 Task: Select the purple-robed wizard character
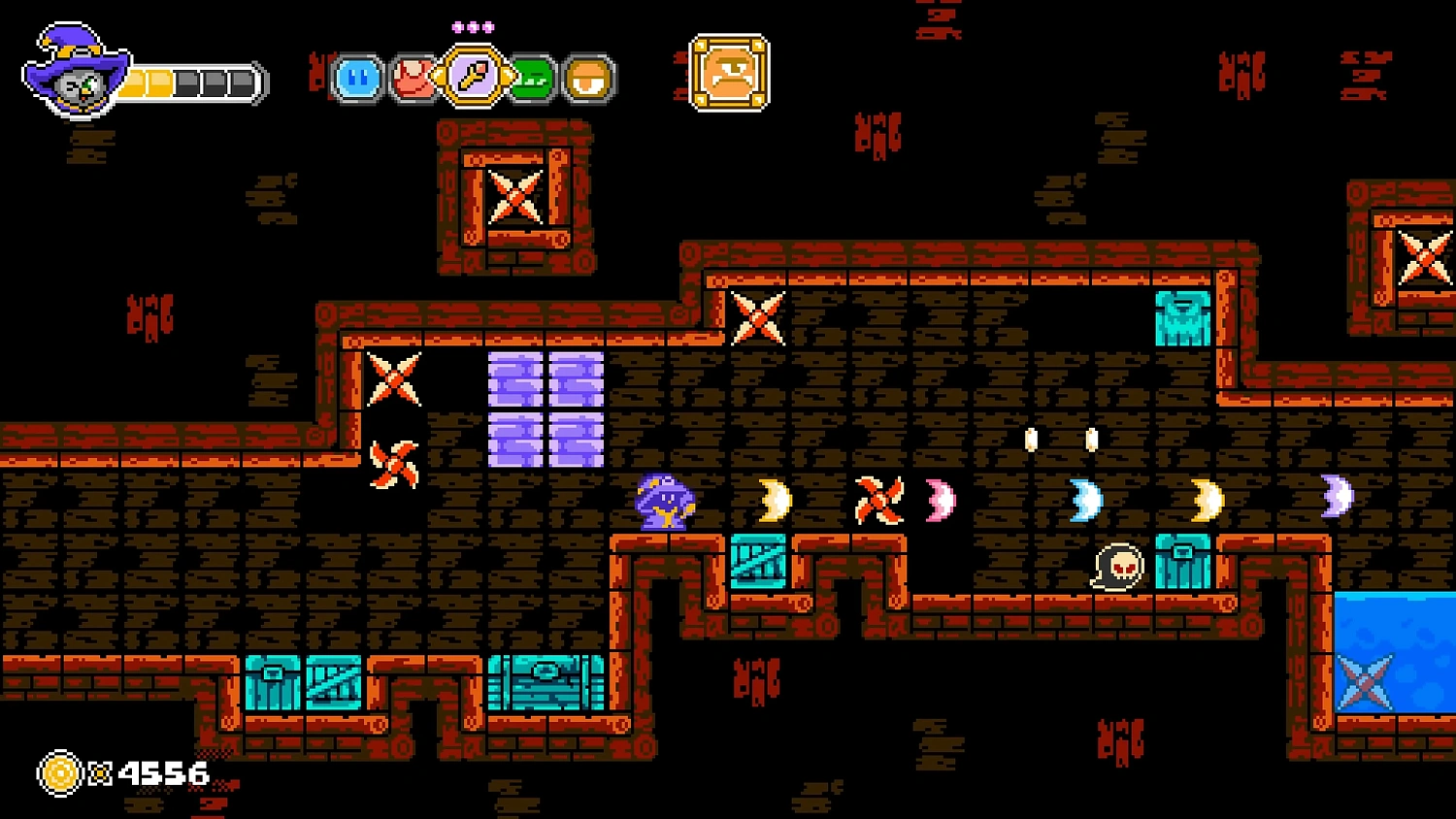point(663,502)
